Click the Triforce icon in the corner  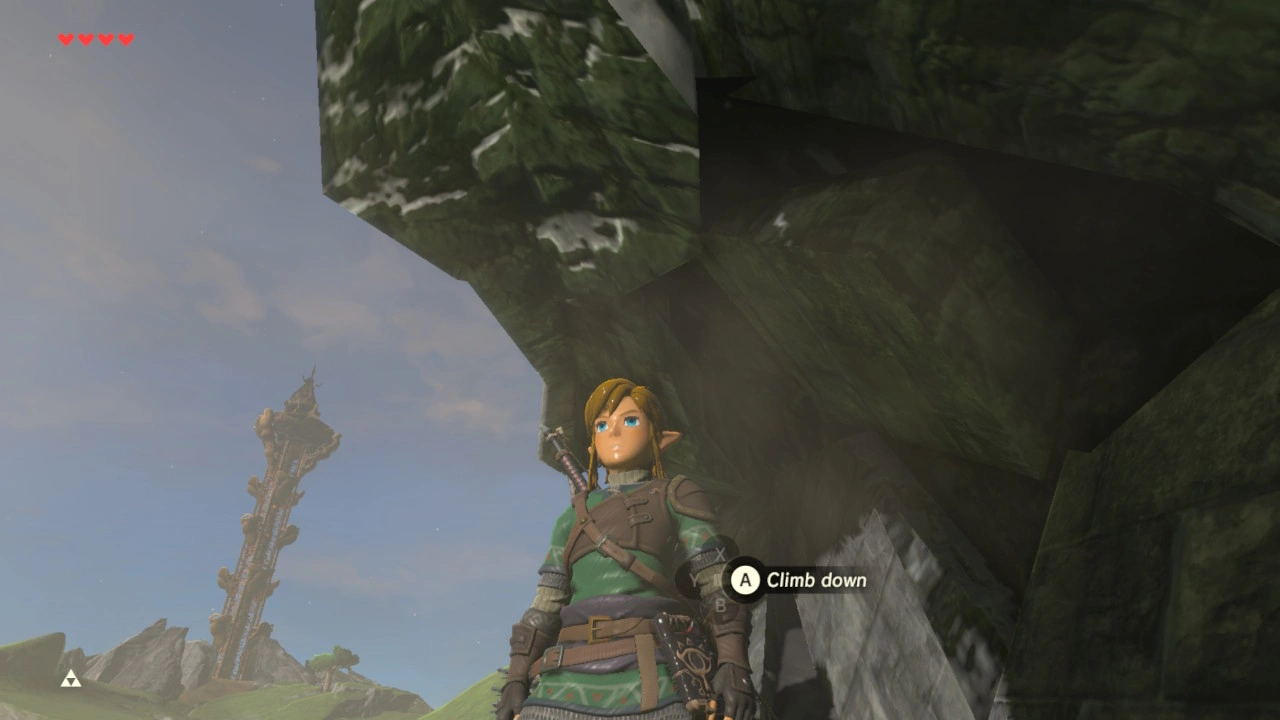[70, 680]
